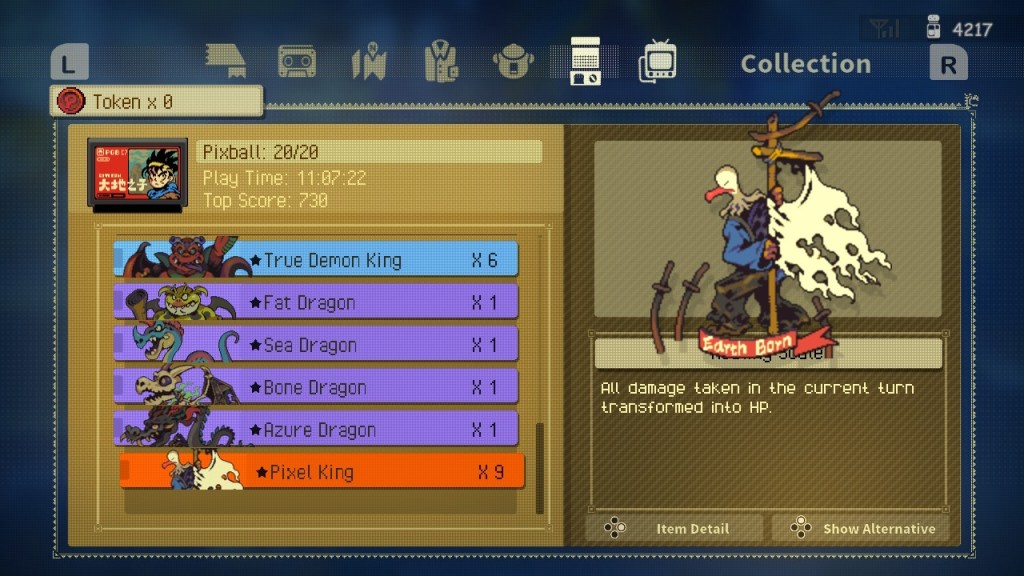Open the rice cooker tab

tap(512, 62)
